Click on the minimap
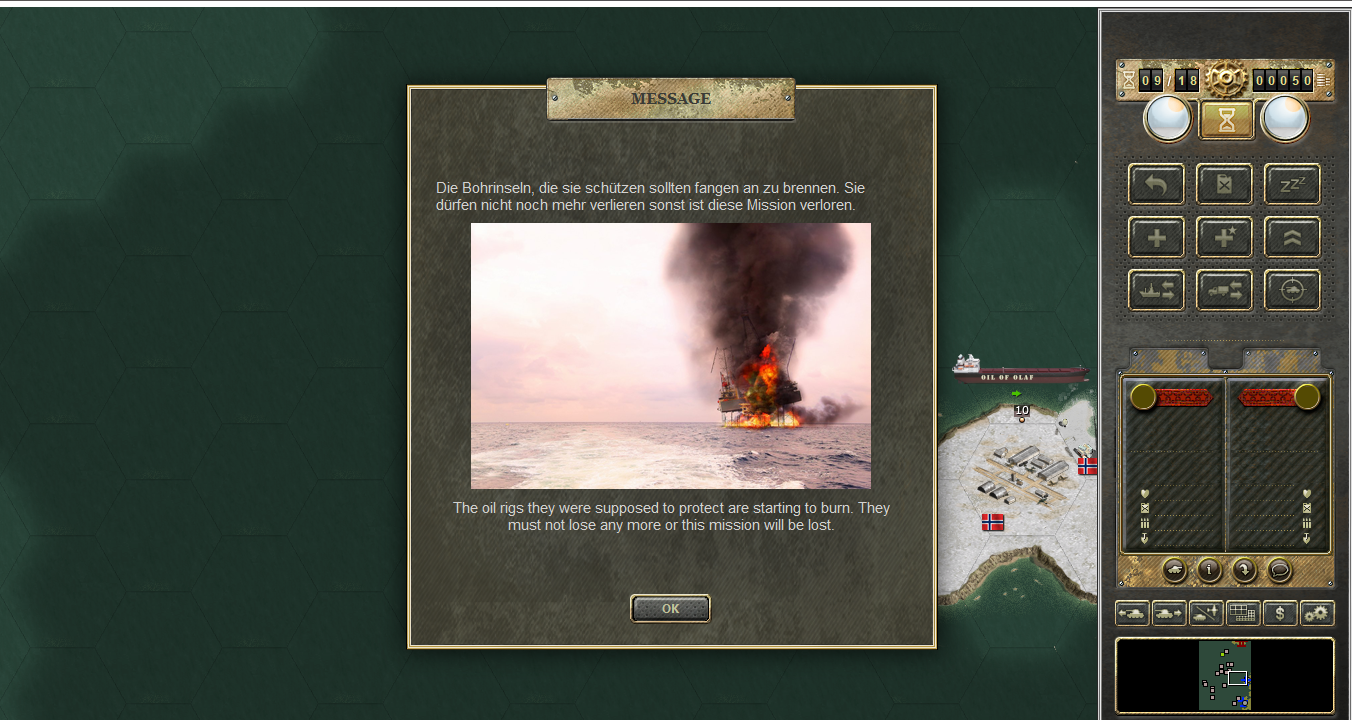Image resolution: width=1352 pixels, height=720 pixels. point(1225,675)
